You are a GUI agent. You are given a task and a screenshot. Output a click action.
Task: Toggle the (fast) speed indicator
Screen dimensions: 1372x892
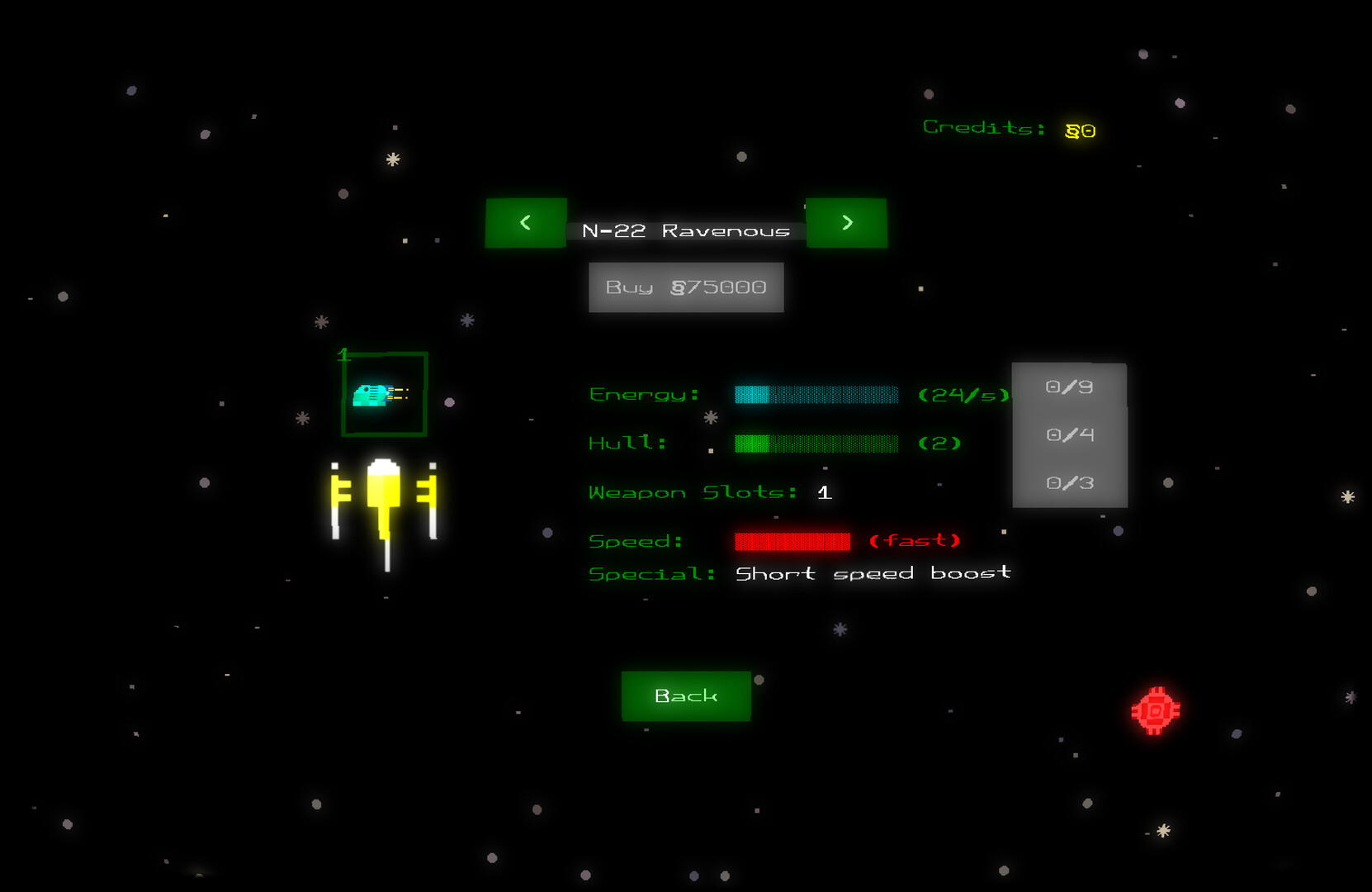[916, 541]
